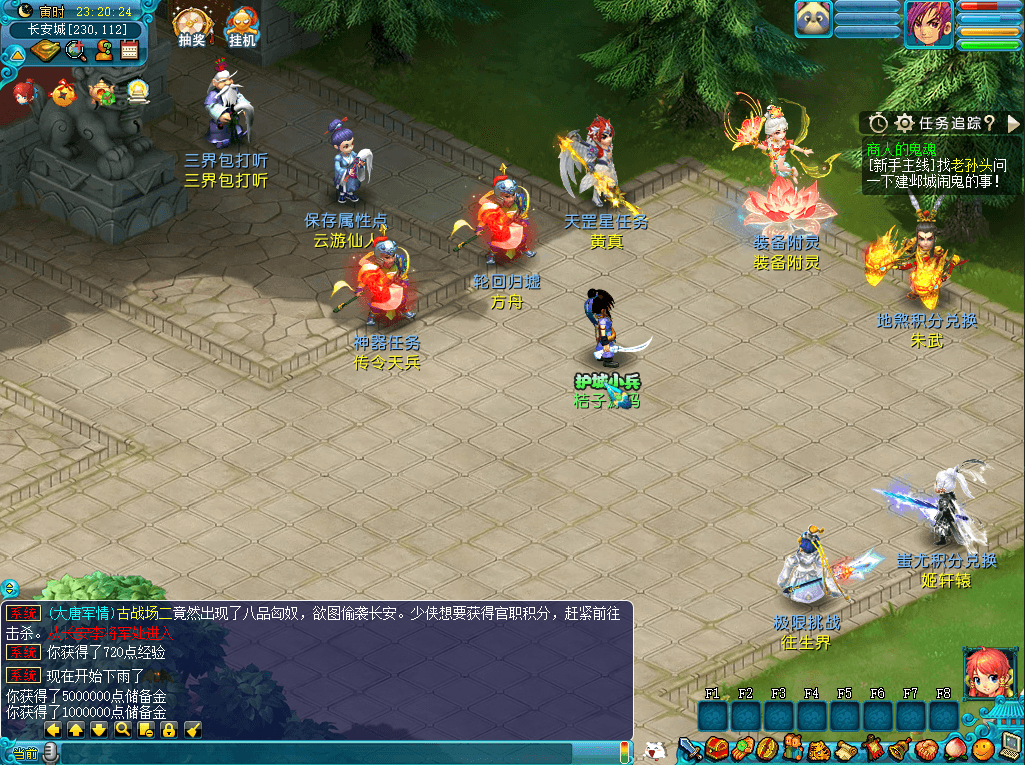Click the smiley face friends icon
The width and height of the screenshot is (1025, 765).
982,748
